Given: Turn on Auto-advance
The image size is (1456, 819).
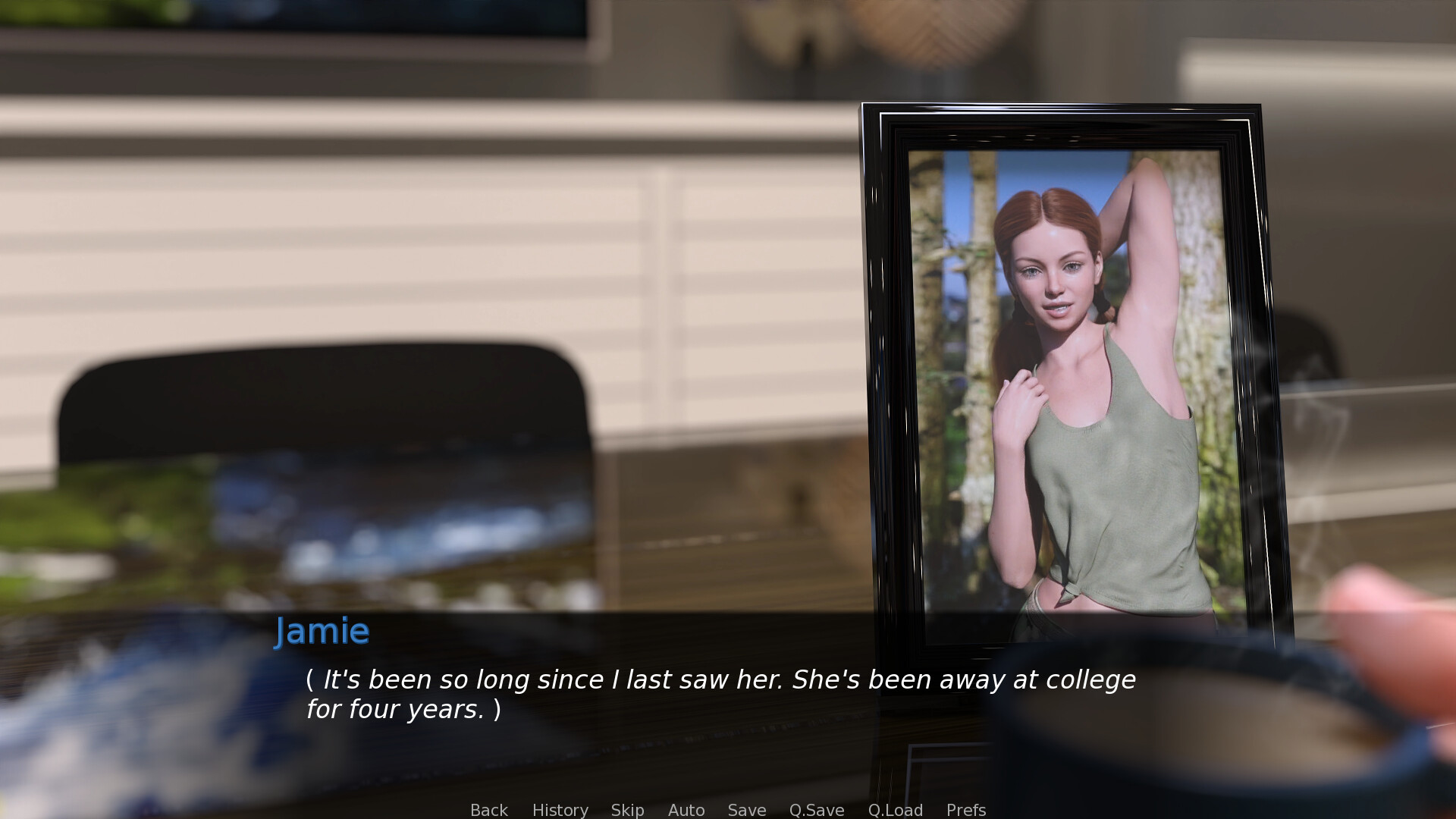Looking at the screenshot, I should coord(686,810).
